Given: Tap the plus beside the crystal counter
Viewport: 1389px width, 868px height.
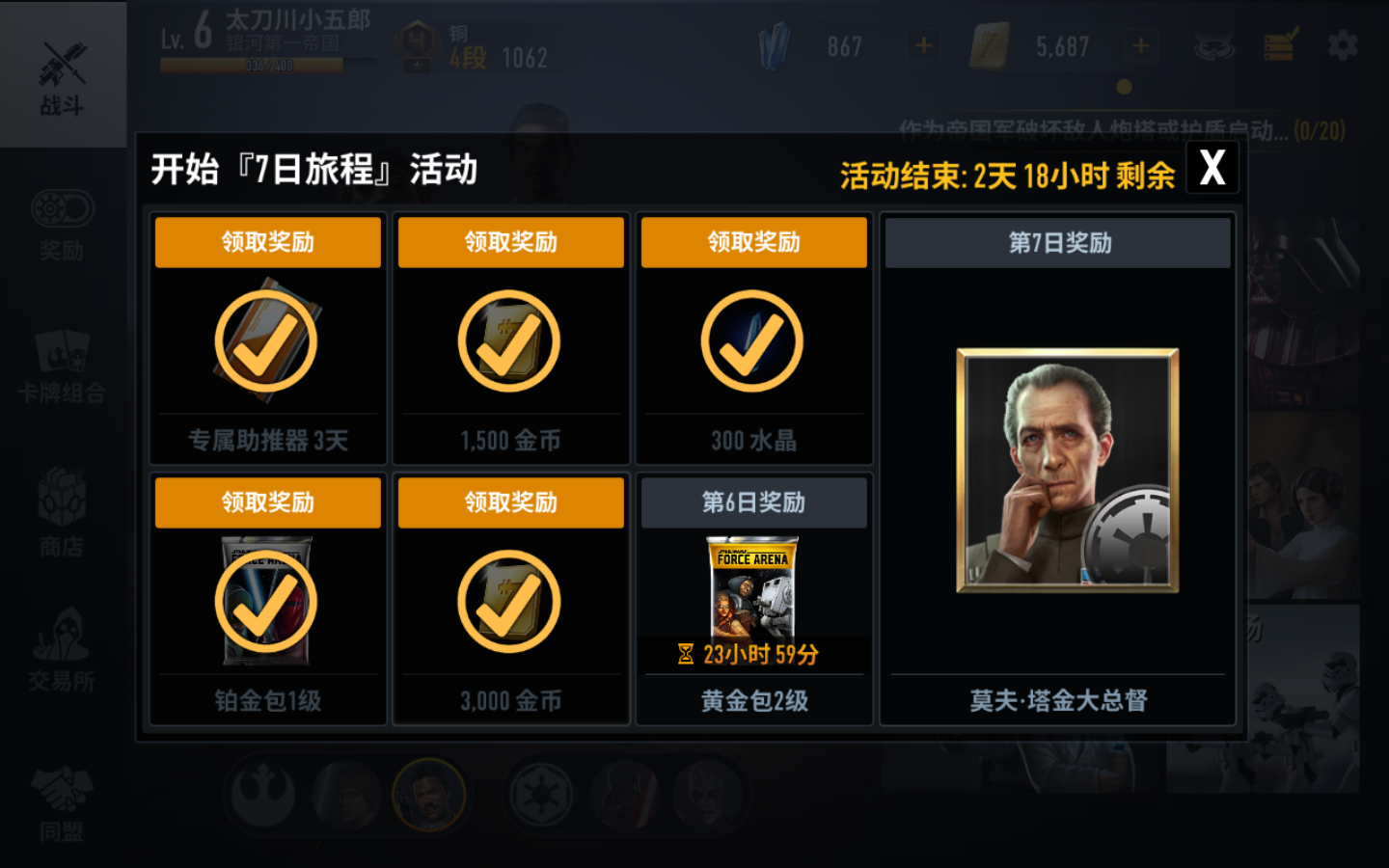Looking at the screenshot, I should [x=922, y=43].
